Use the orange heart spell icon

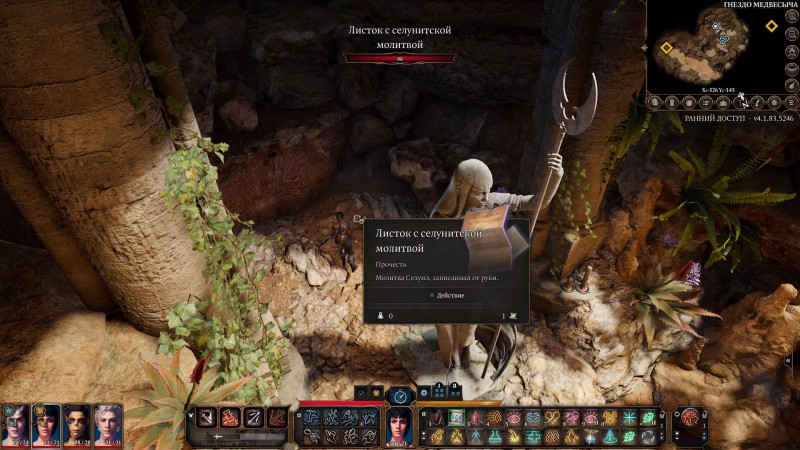pyautogui.click(x=553, y=417)
